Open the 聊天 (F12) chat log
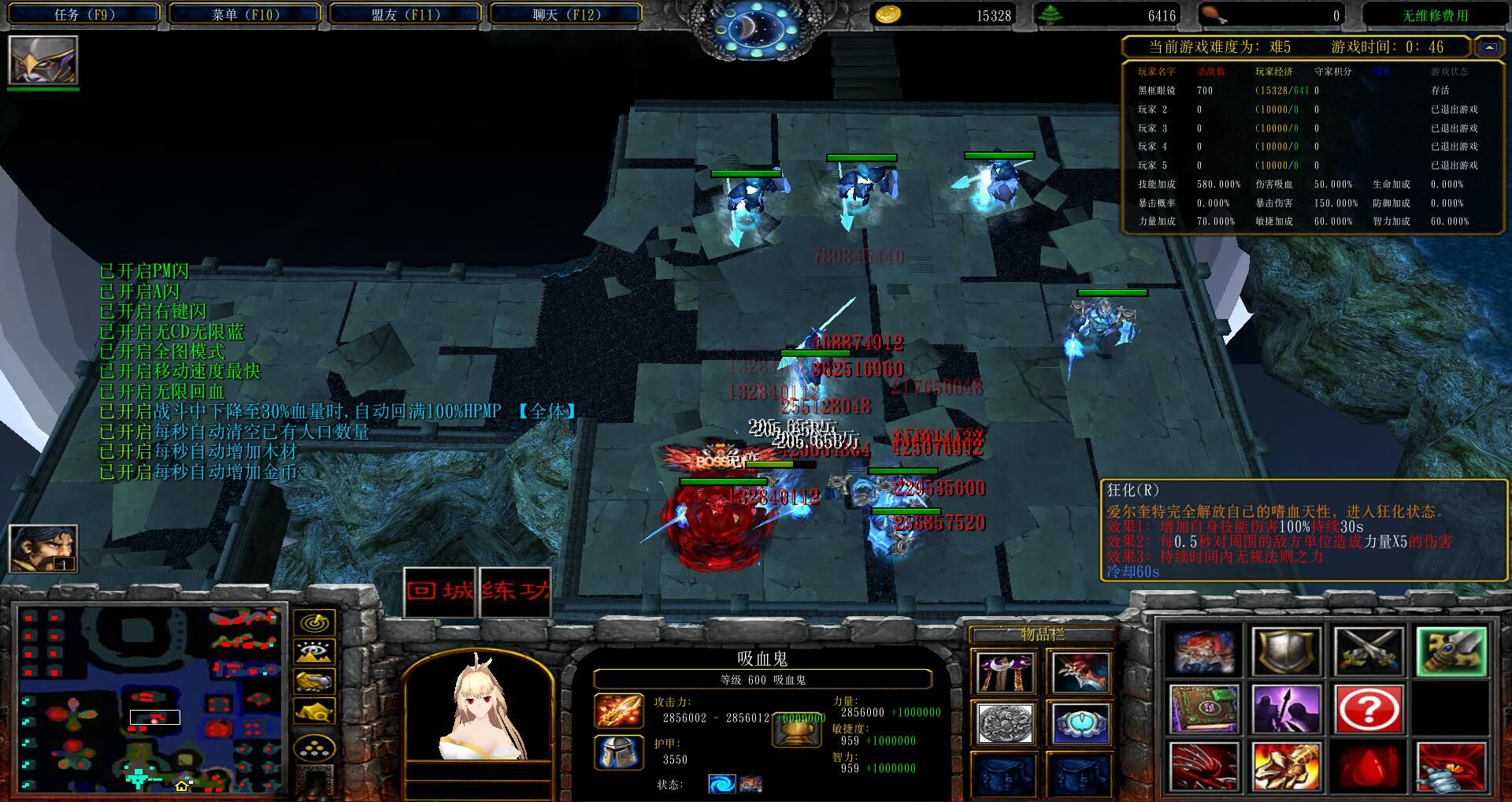This screenshot has width=1512, height=802. click(565, 14)
